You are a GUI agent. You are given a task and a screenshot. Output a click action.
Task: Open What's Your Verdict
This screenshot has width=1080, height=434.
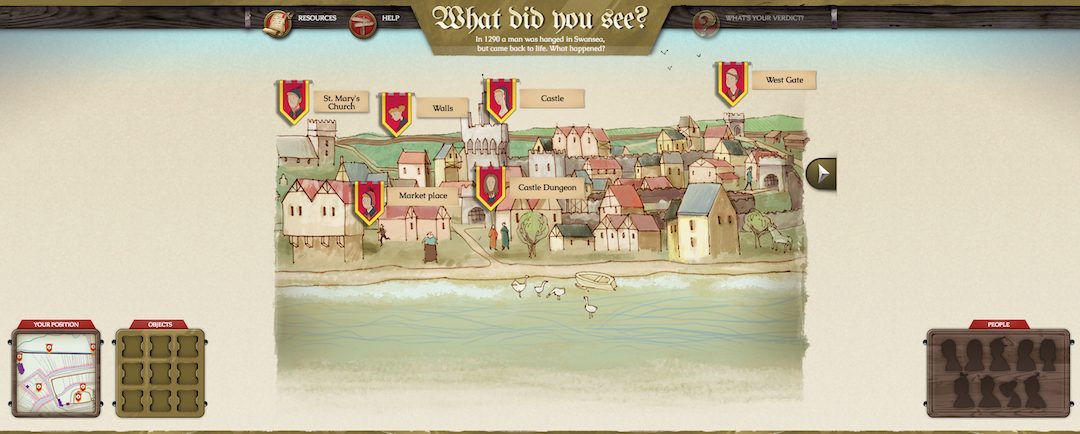coord(707,22)
